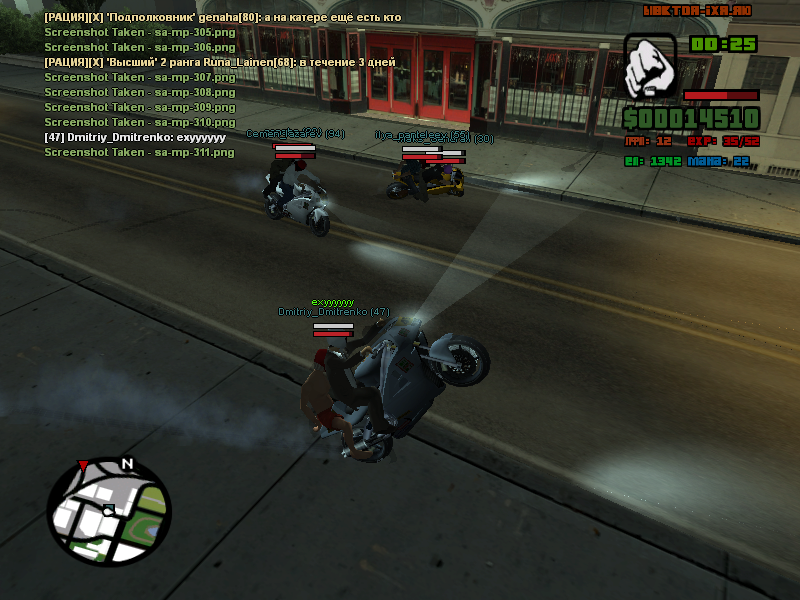Click the radio message from Runa_Lainen
800x600 pixels.
point(219,62)
